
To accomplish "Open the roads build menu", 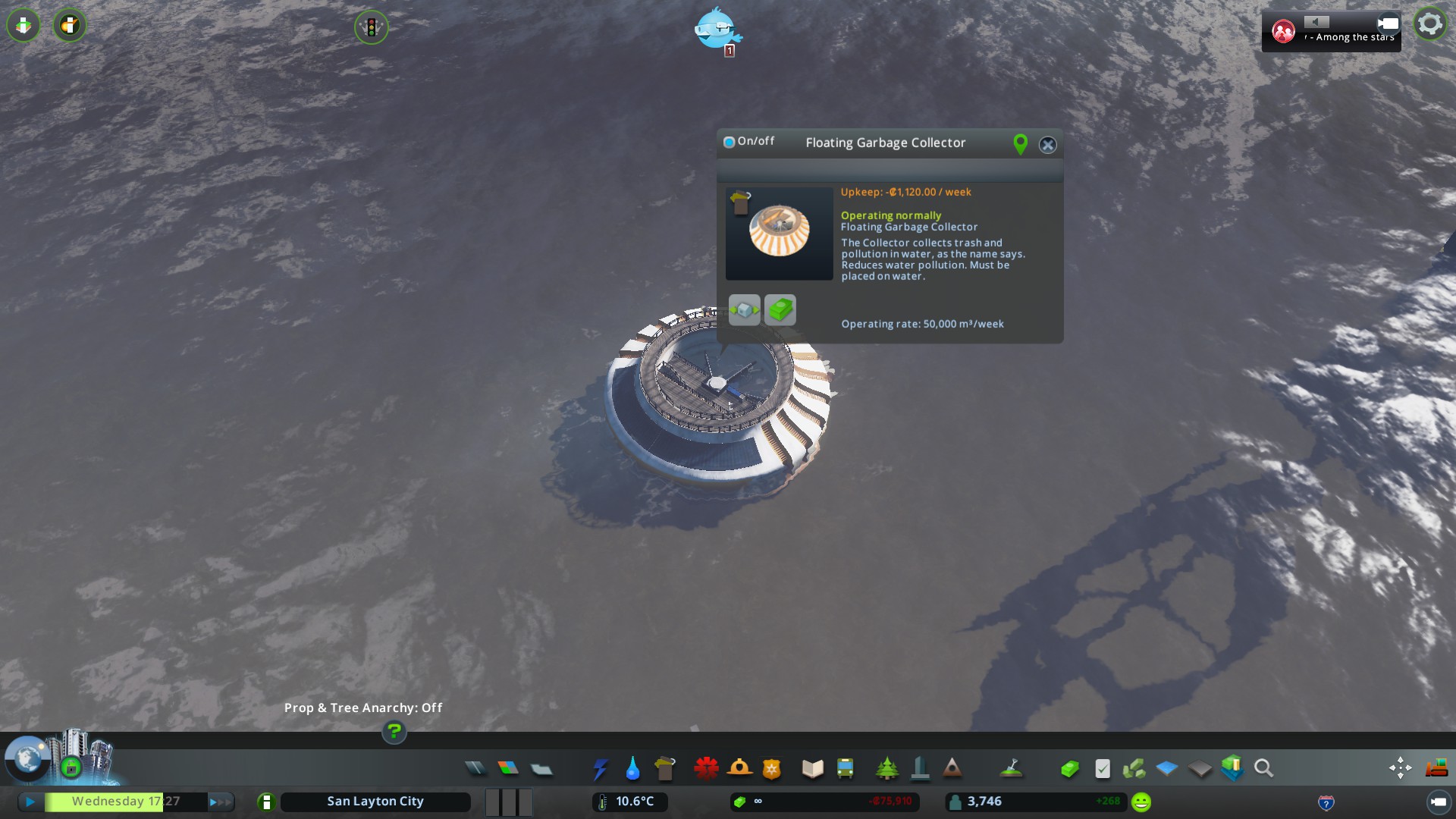I will tap(475, 769).
